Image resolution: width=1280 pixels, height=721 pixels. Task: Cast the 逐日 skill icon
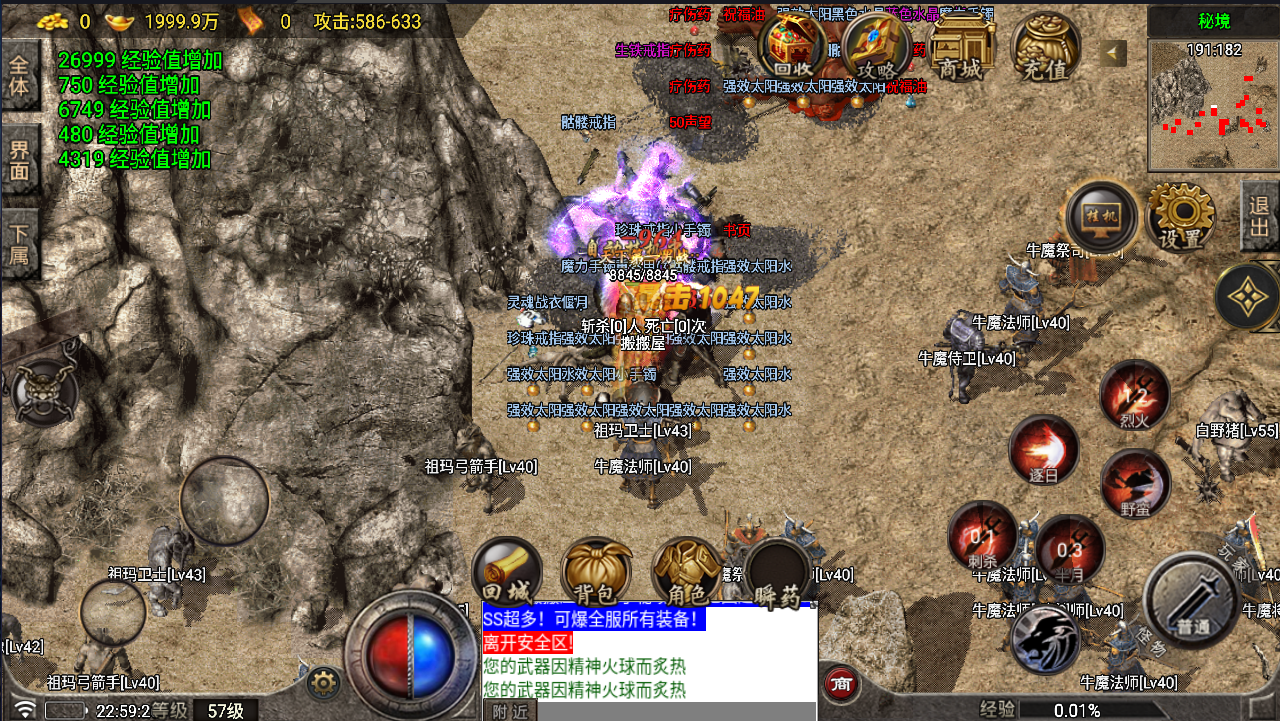pyautogui.click(x=1043, y=450)
